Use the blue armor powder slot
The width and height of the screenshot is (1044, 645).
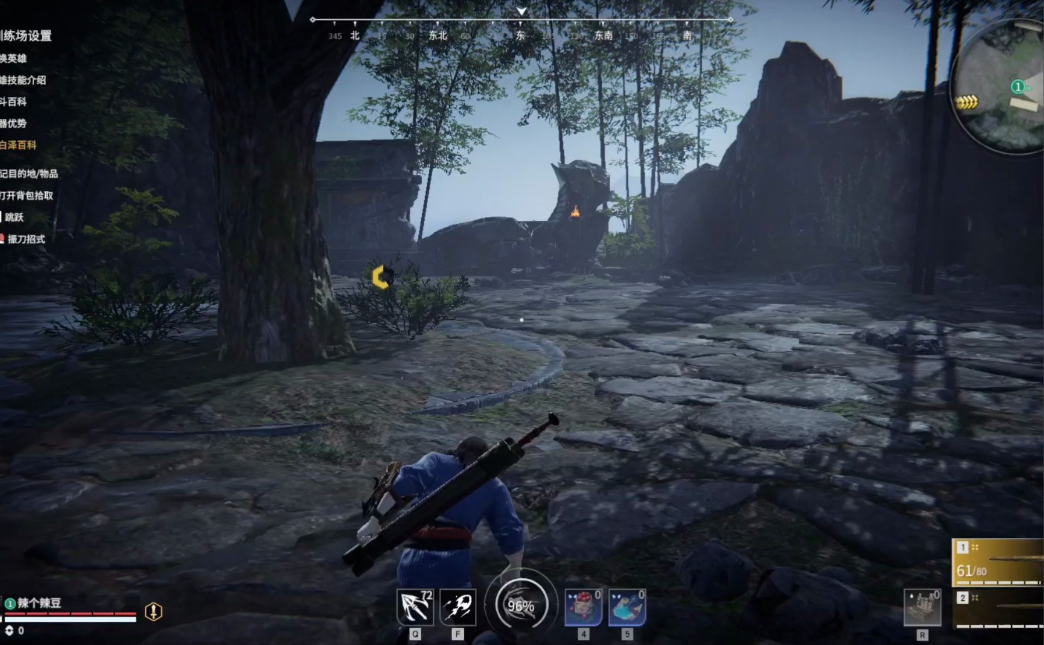click(x=627, y=606)
